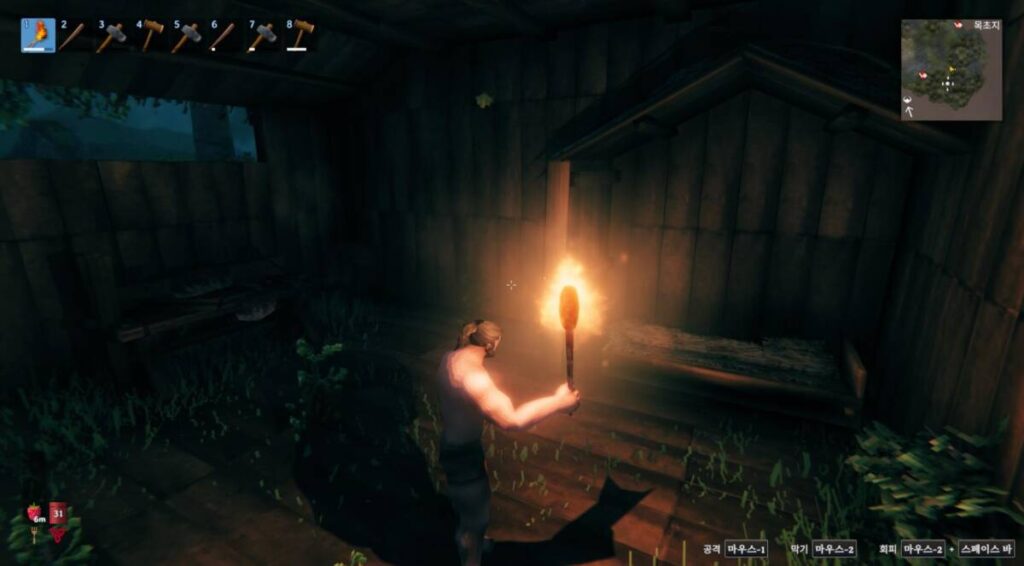Open the minimap in the corner
1024x566 pixels.
(x=950, y=70)
